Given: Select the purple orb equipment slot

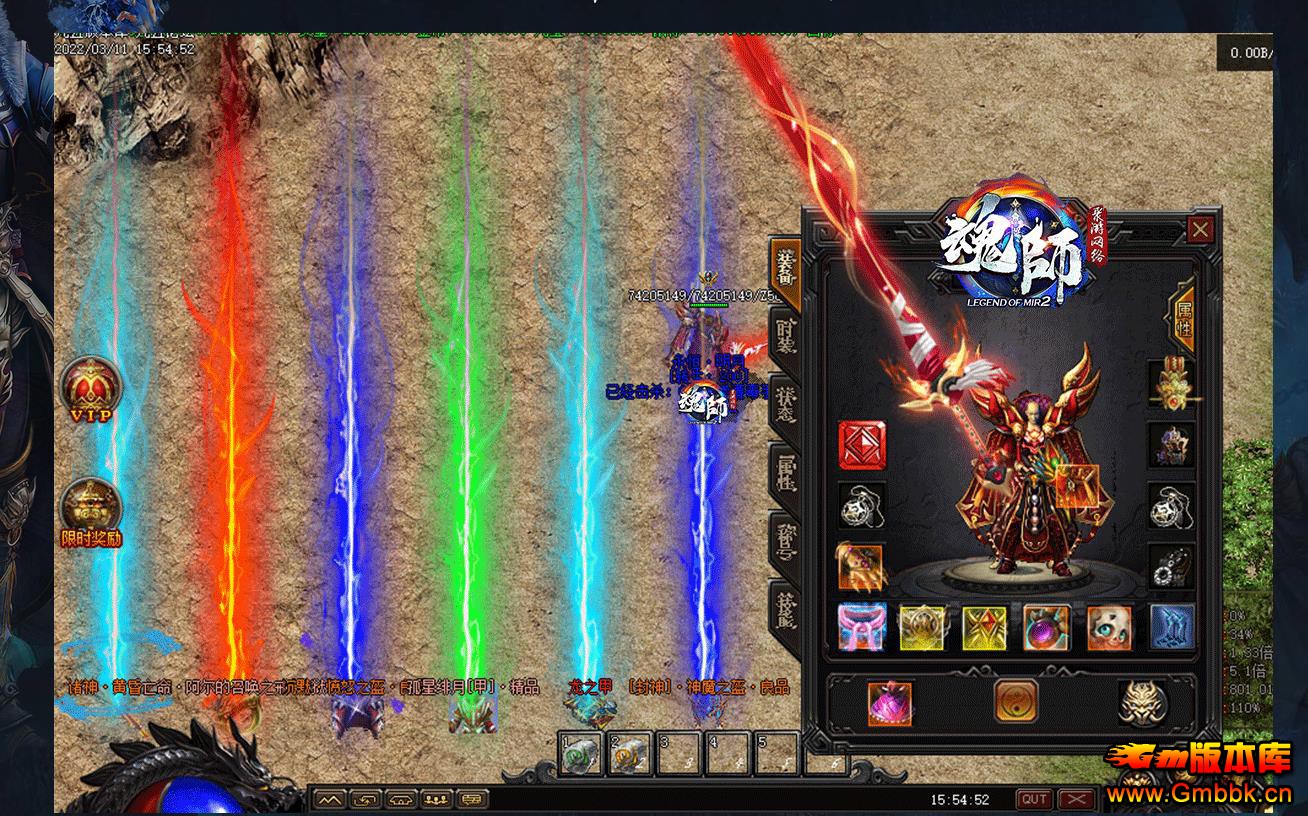Looking at the screenshot, I should tap(1046, 627).
